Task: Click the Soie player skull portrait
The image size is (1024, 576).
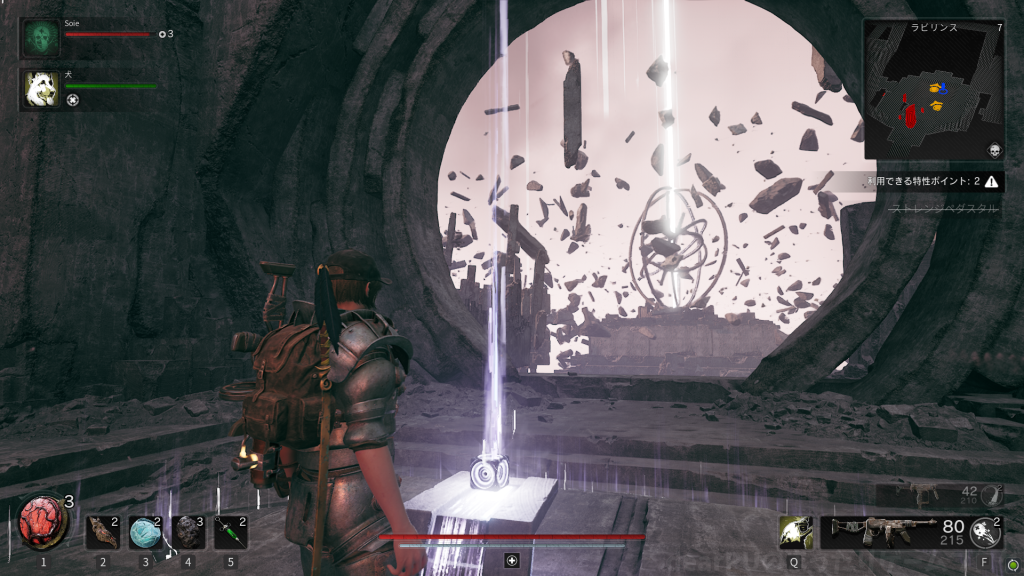Action: tap(40, 38)
